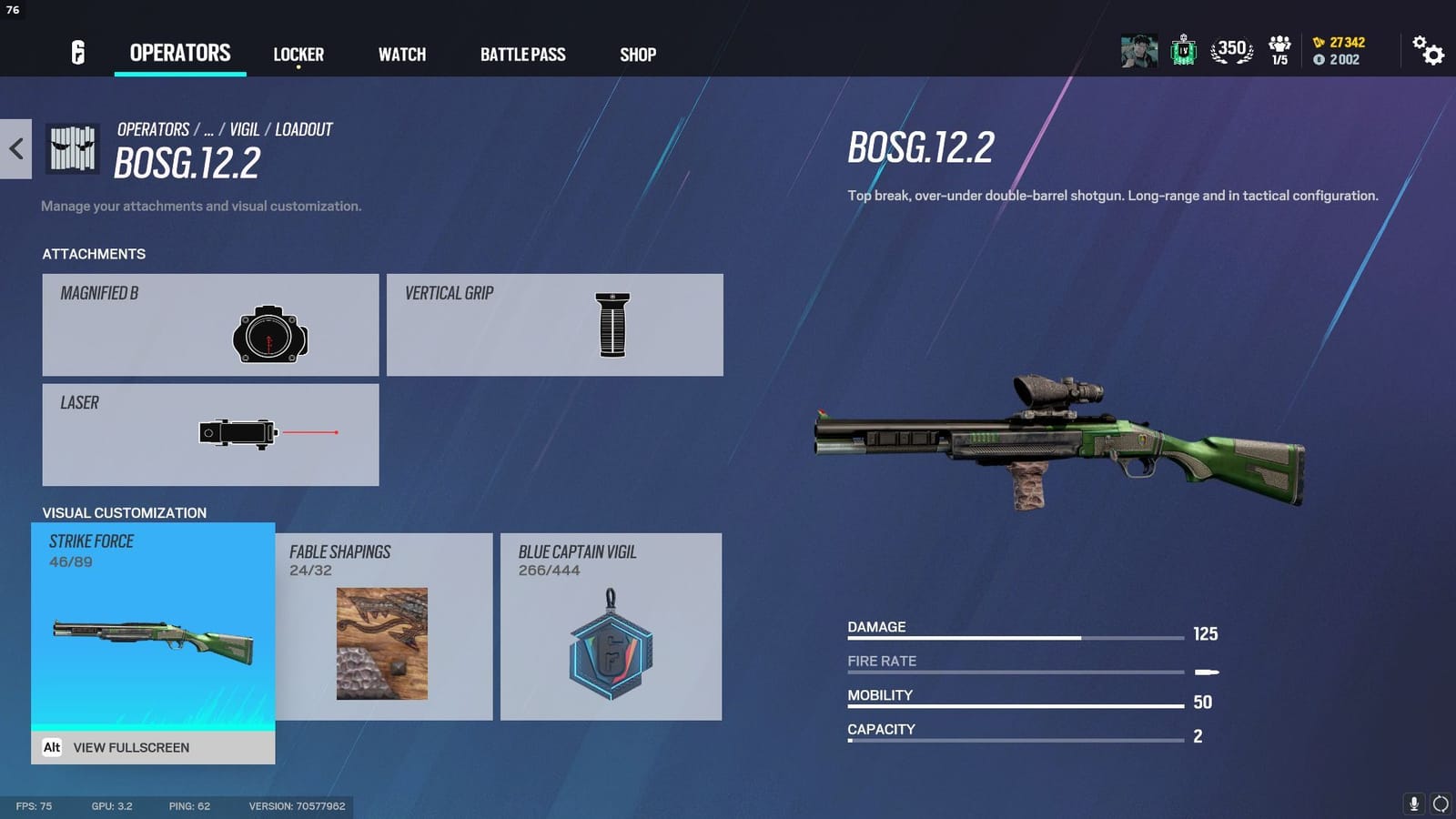
Task: Open player profile avatar
Action: click(1137, 52)
